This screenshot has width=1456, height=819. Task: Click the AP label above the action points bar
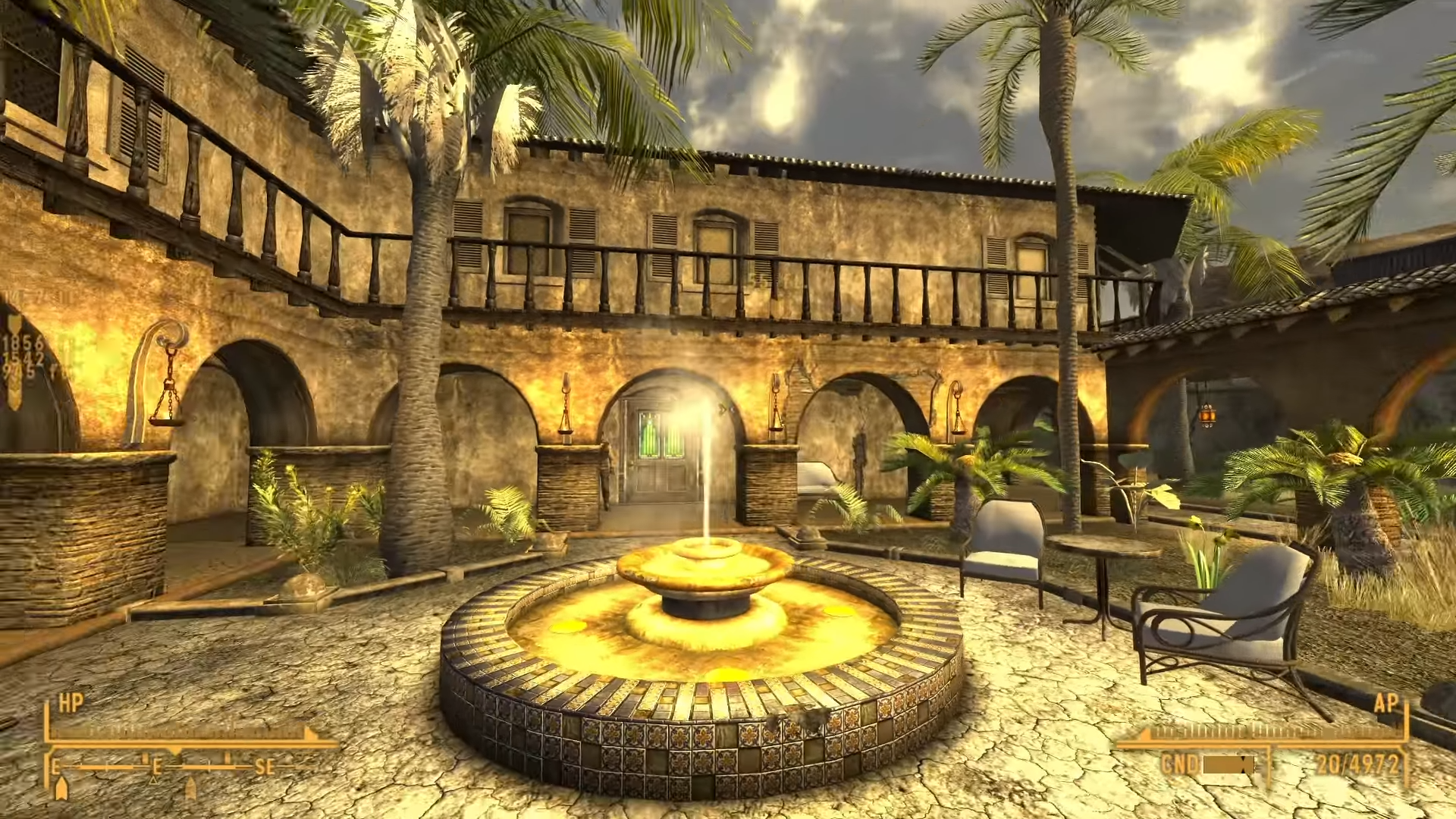point(1386,704)
